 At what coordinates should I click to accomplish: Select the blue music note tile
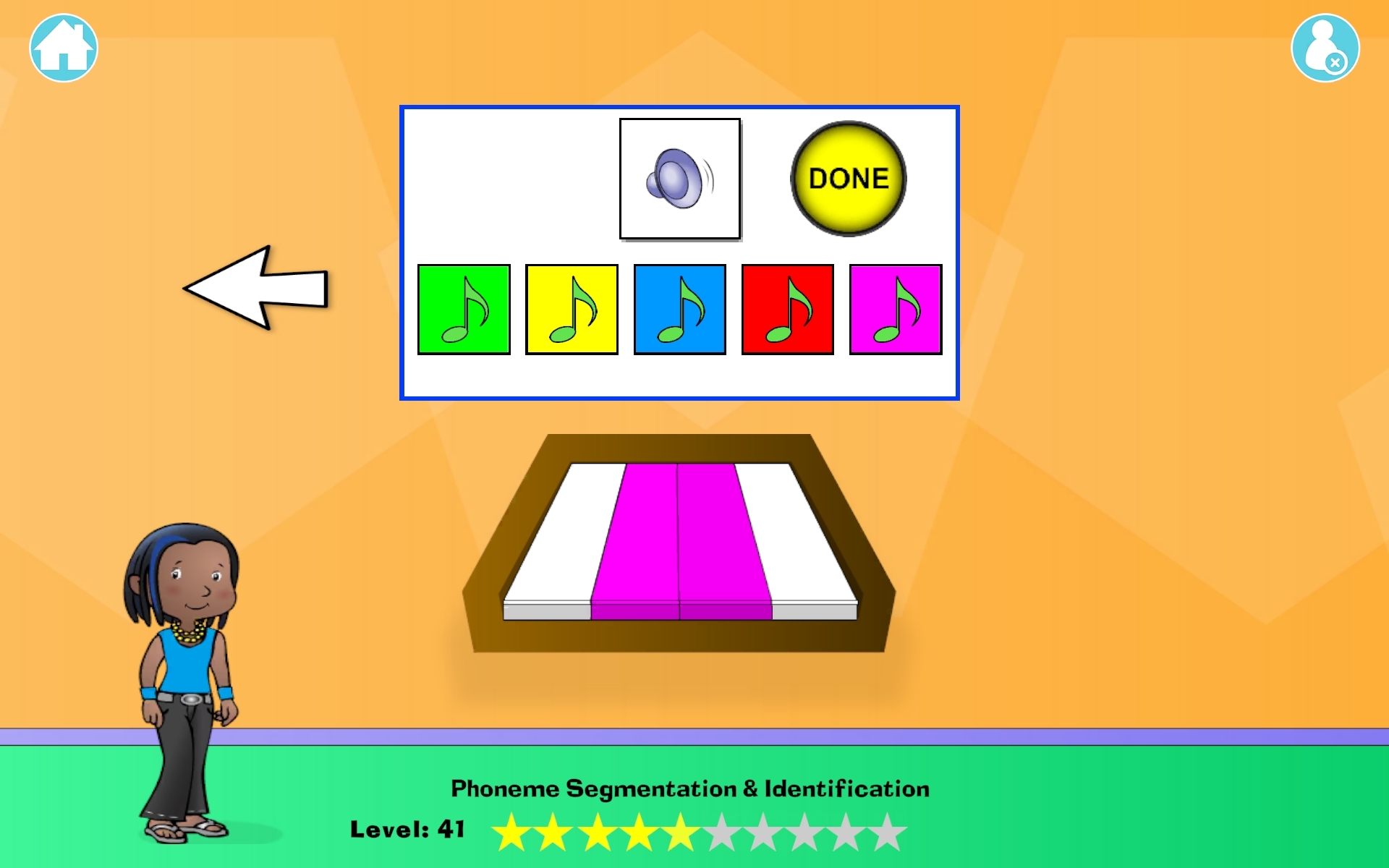[x=679, y=308]
